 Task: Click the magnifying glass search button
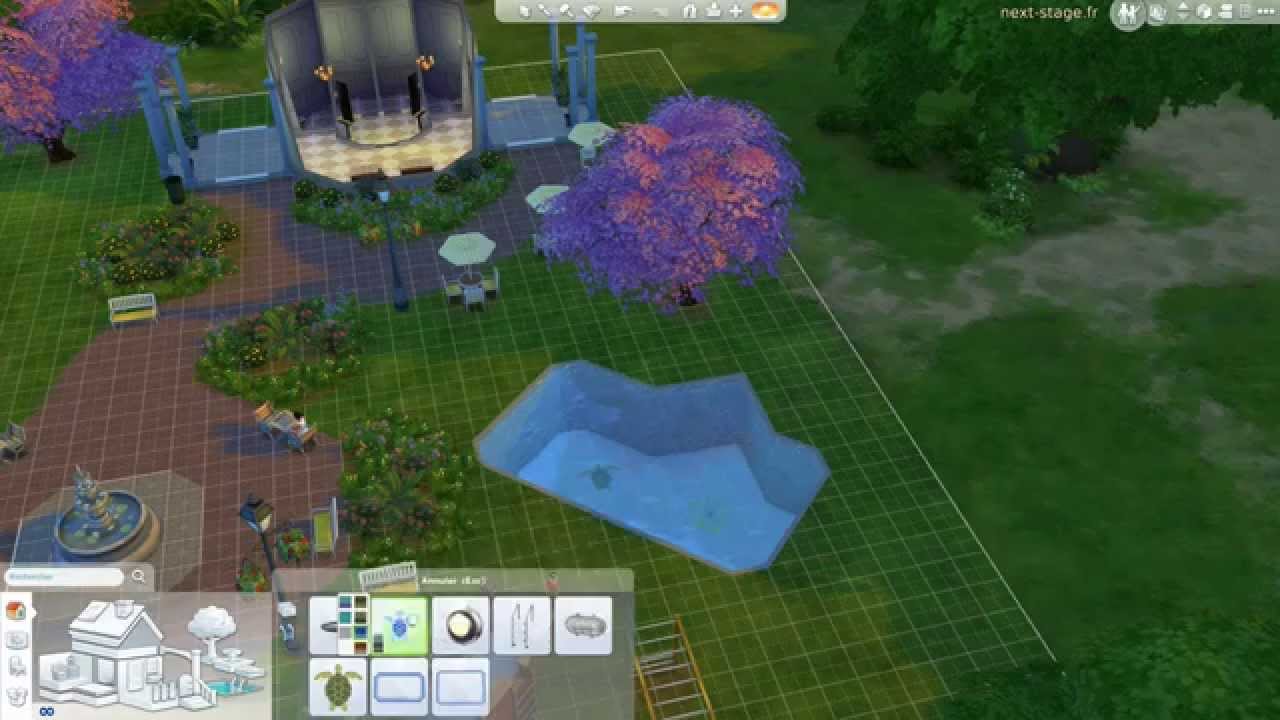click(138, 577)
